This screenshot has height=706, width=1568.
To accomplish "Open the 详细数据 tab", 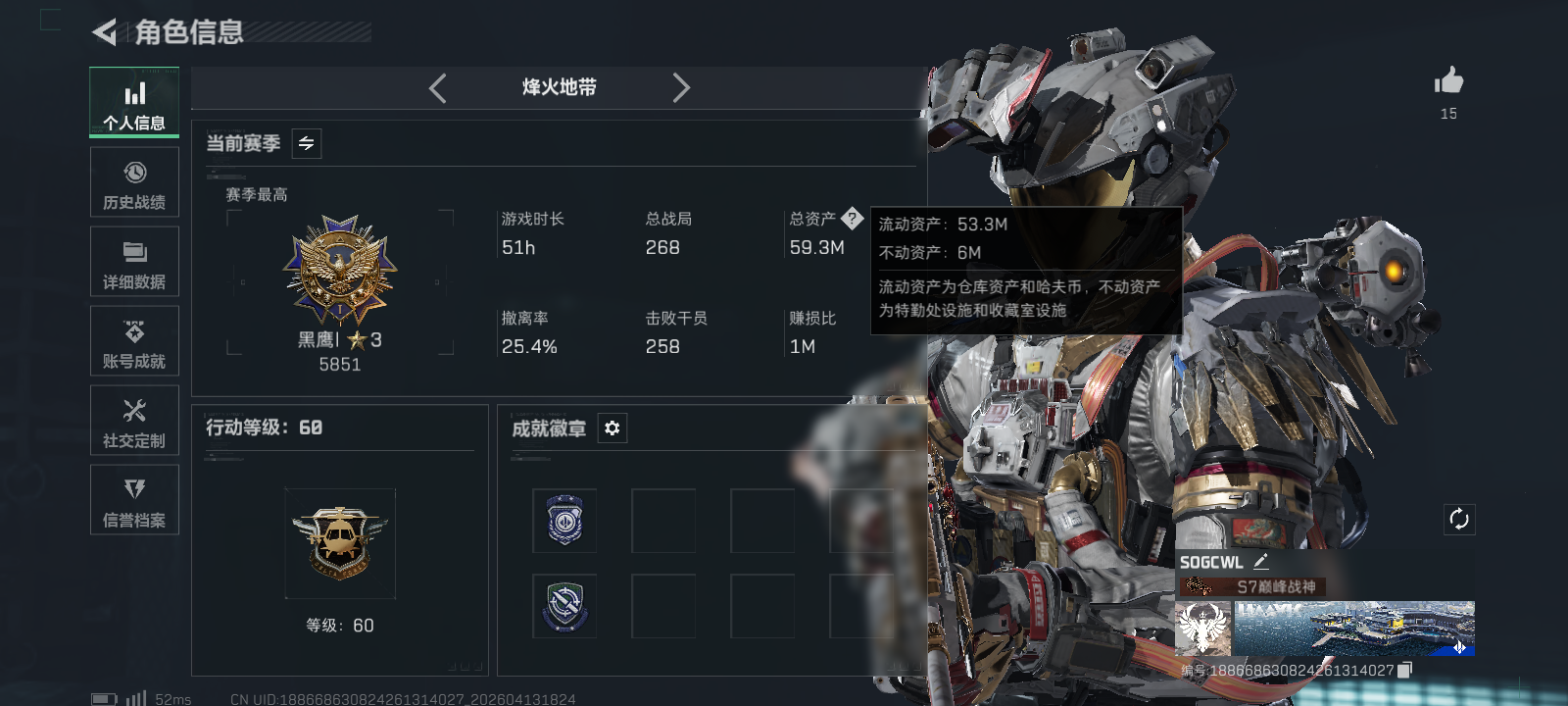I will (x=134, y=262).
